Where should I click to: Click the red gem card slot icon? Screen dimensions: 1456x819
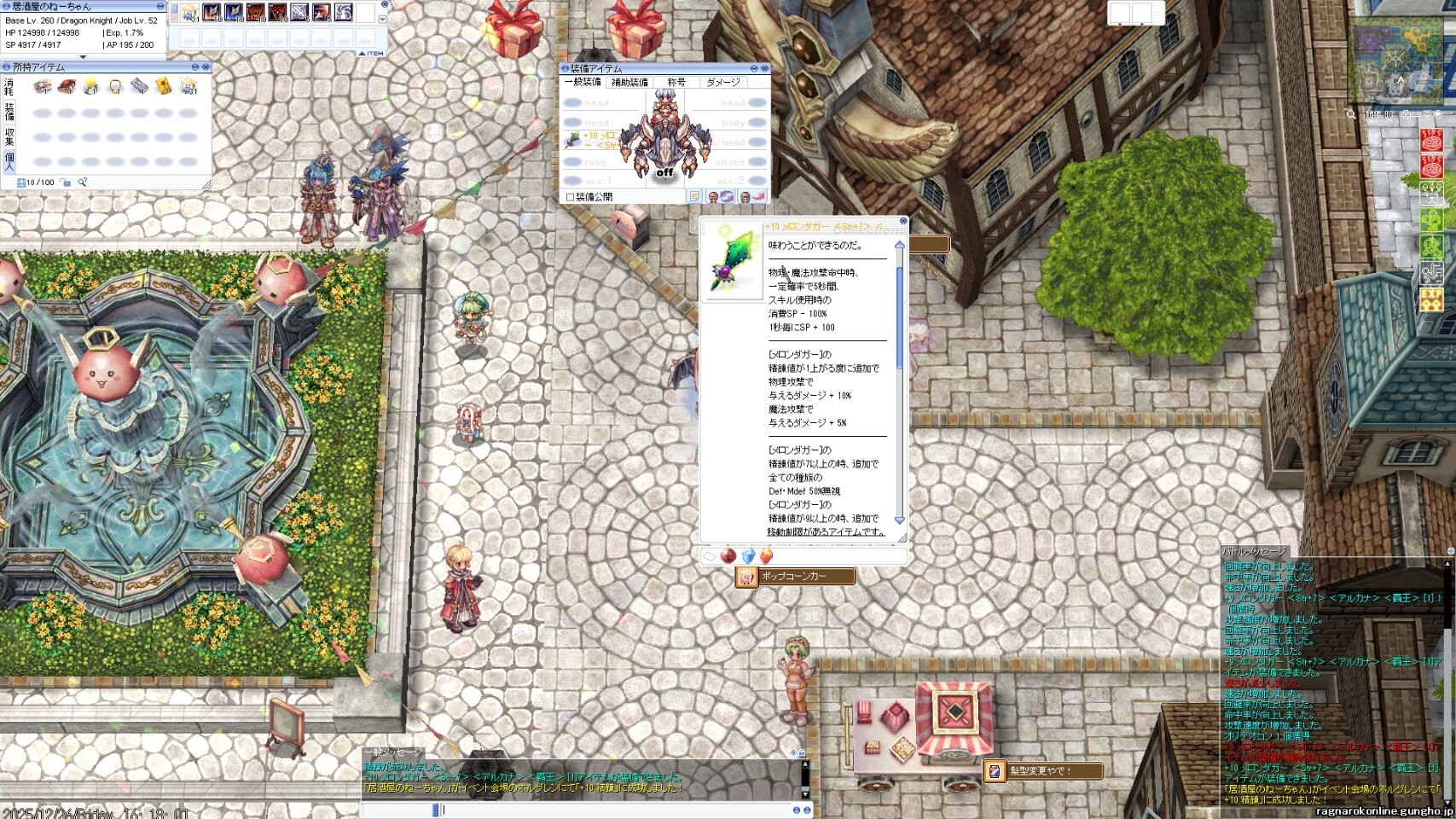click(x=728, y=556)
